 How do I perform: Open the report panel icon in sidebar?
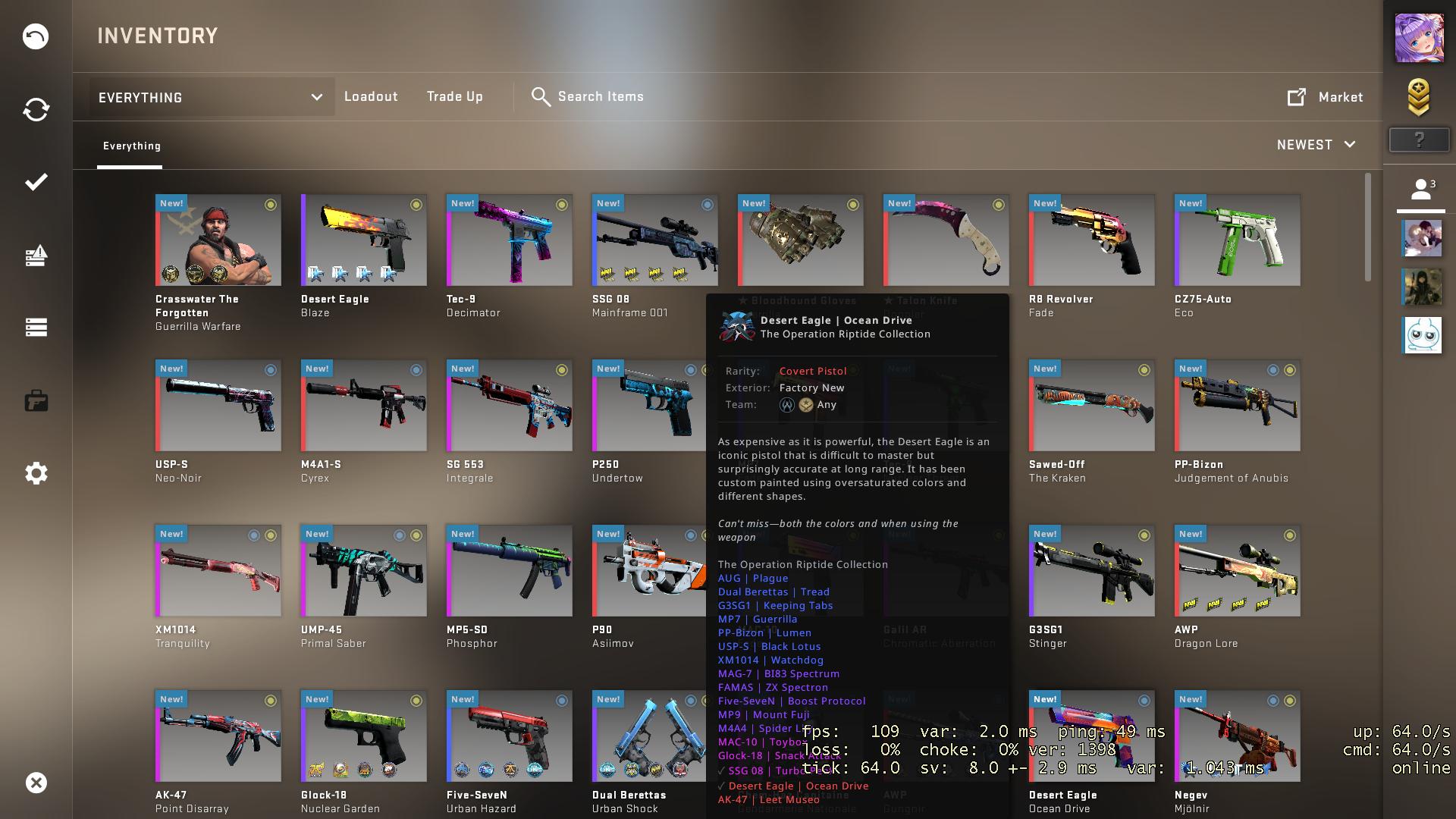point(35,256)
